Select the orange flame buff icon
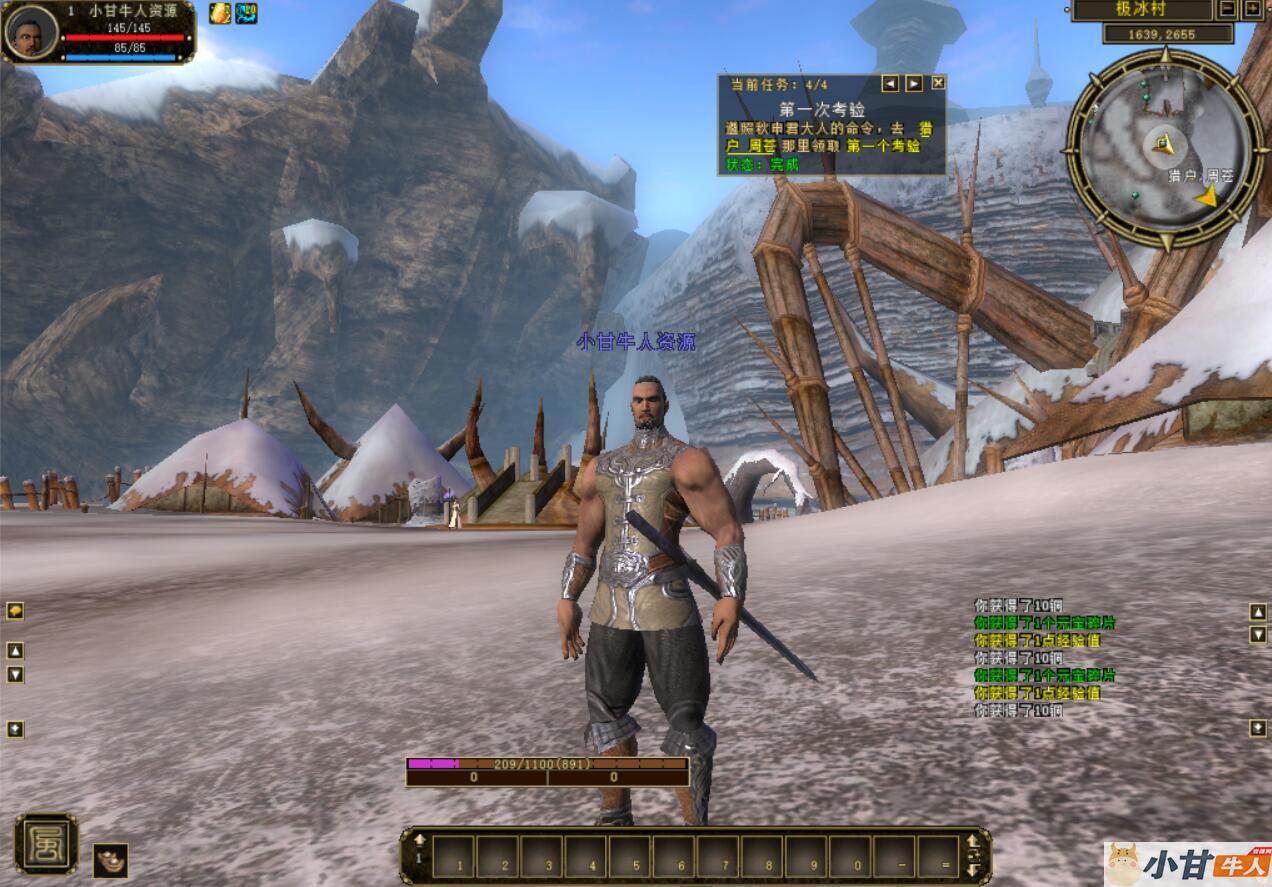 [x=219, y=13]
